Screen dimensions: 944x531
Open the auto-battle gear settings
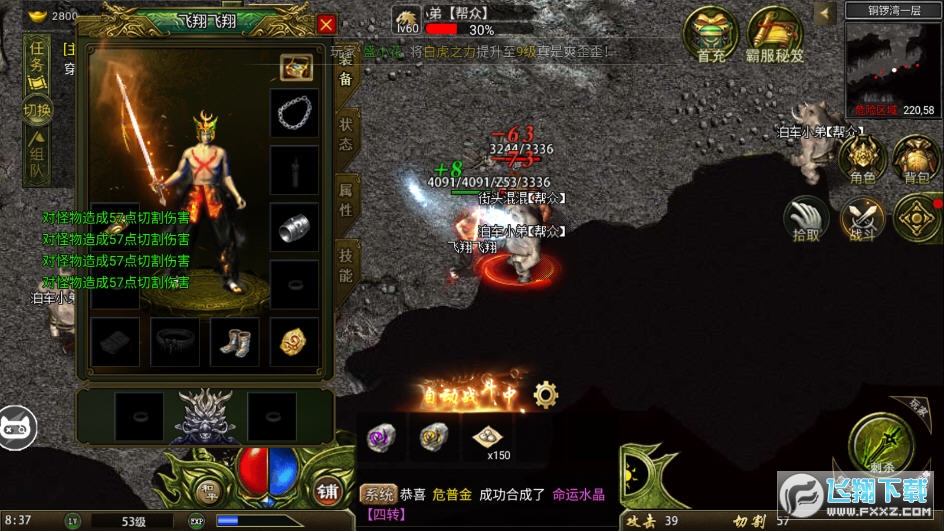point(545,394)
